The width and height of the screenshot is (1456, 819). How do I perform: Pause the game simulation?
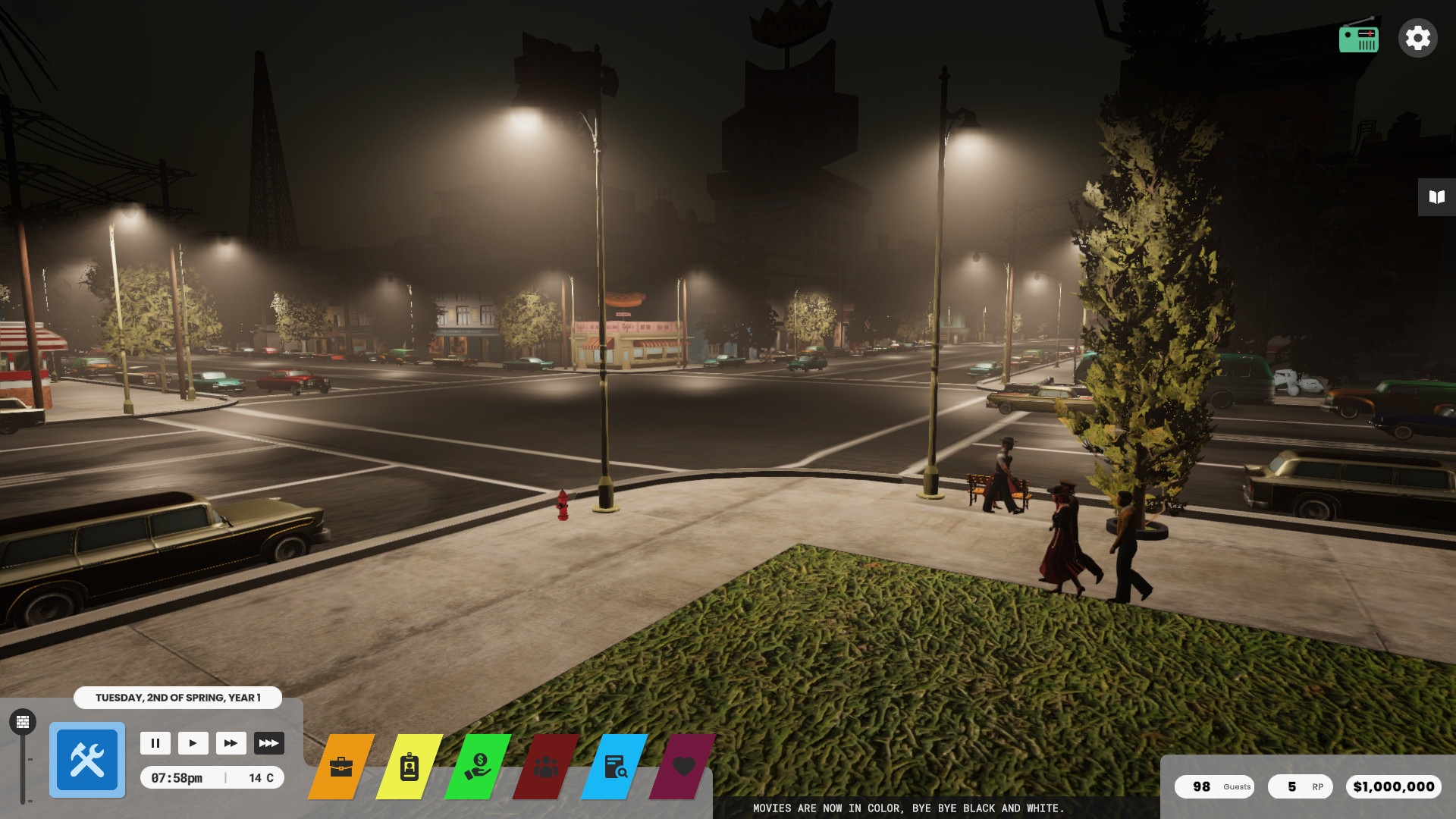[x=155, y=743]
